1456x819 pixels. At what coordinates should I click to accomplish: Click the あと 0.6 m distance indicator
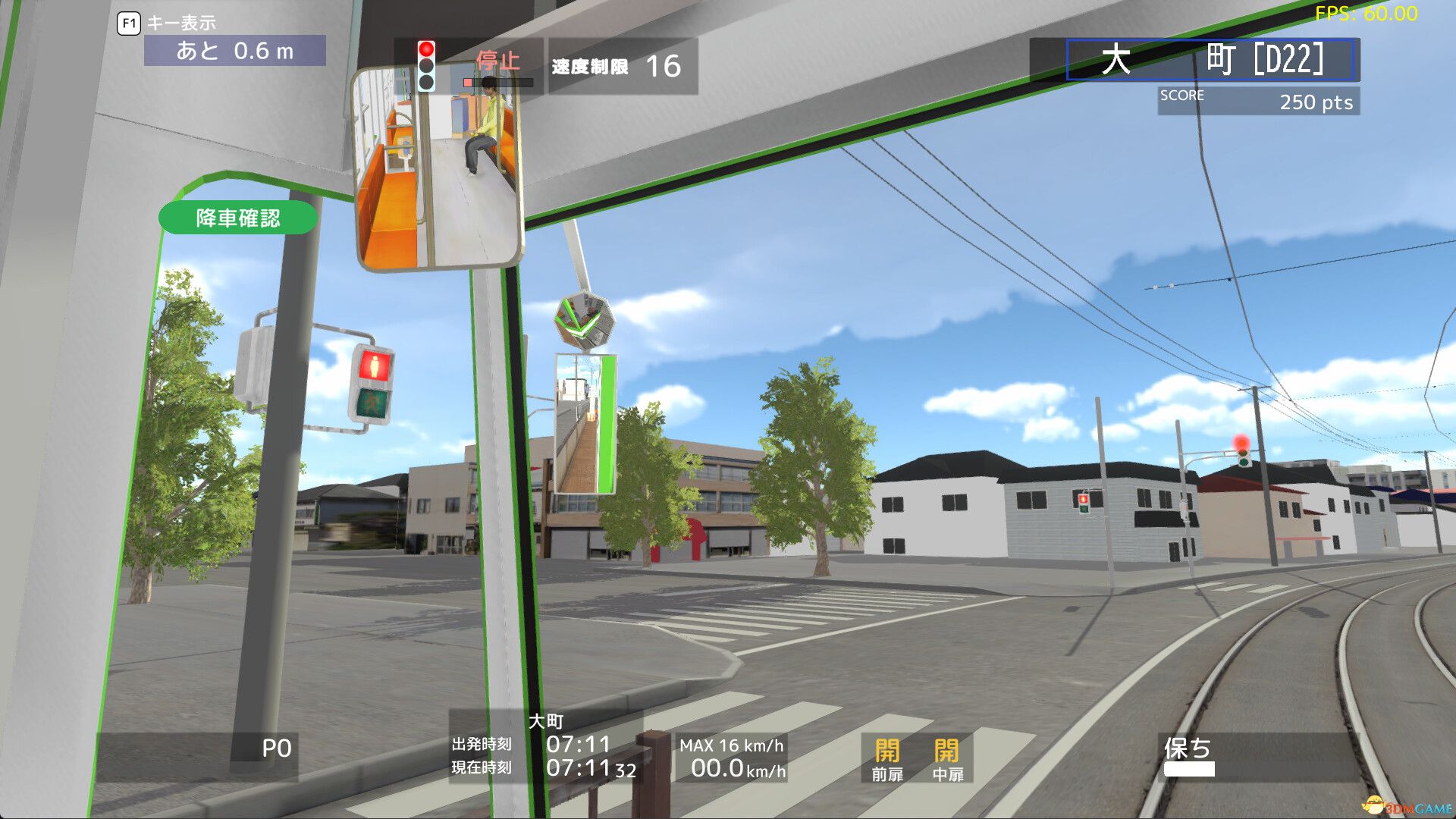point(235,51)
